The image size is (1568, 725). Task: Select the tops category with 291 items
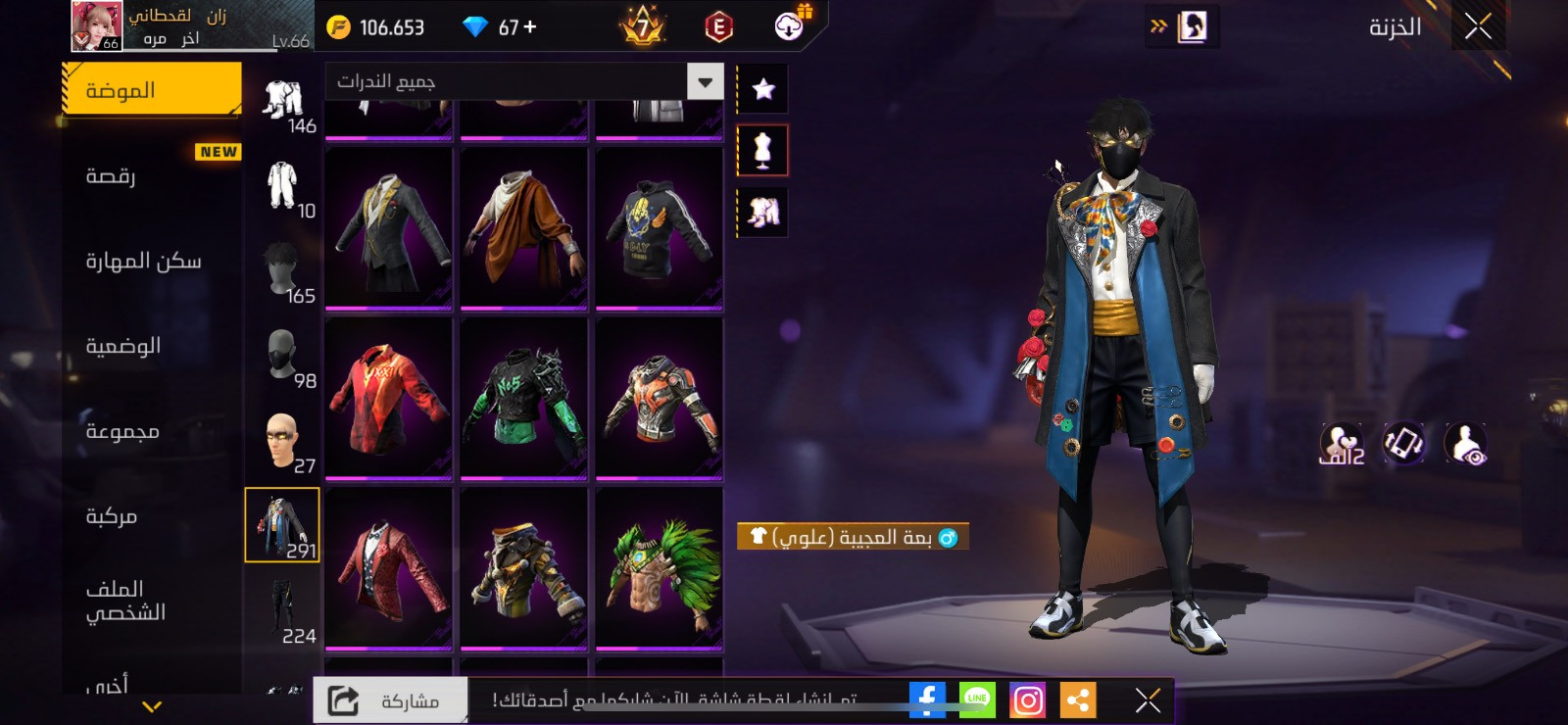coord(282,525)
